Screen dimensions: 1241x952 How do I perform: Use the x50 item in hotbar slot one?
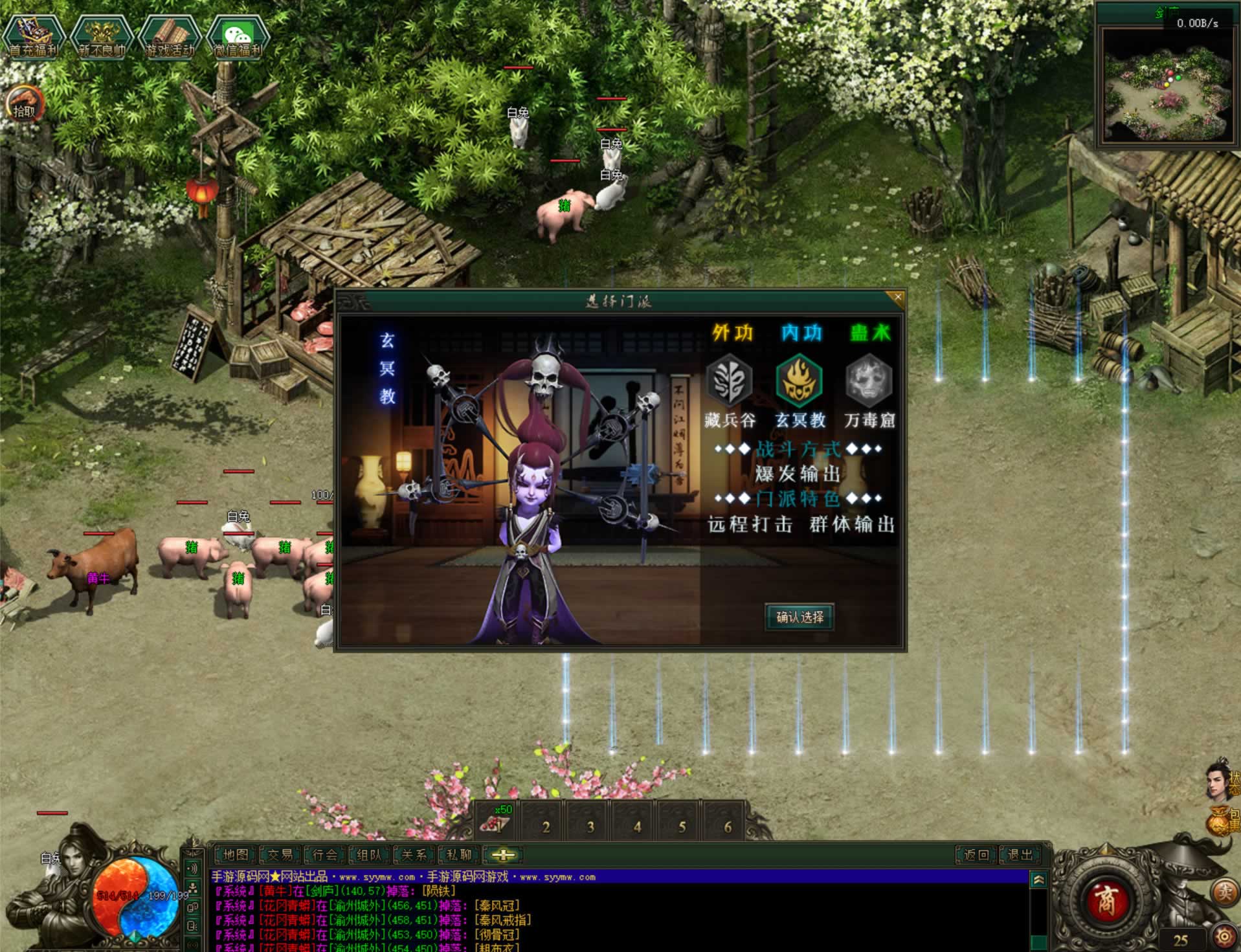[x=496, y=822]
